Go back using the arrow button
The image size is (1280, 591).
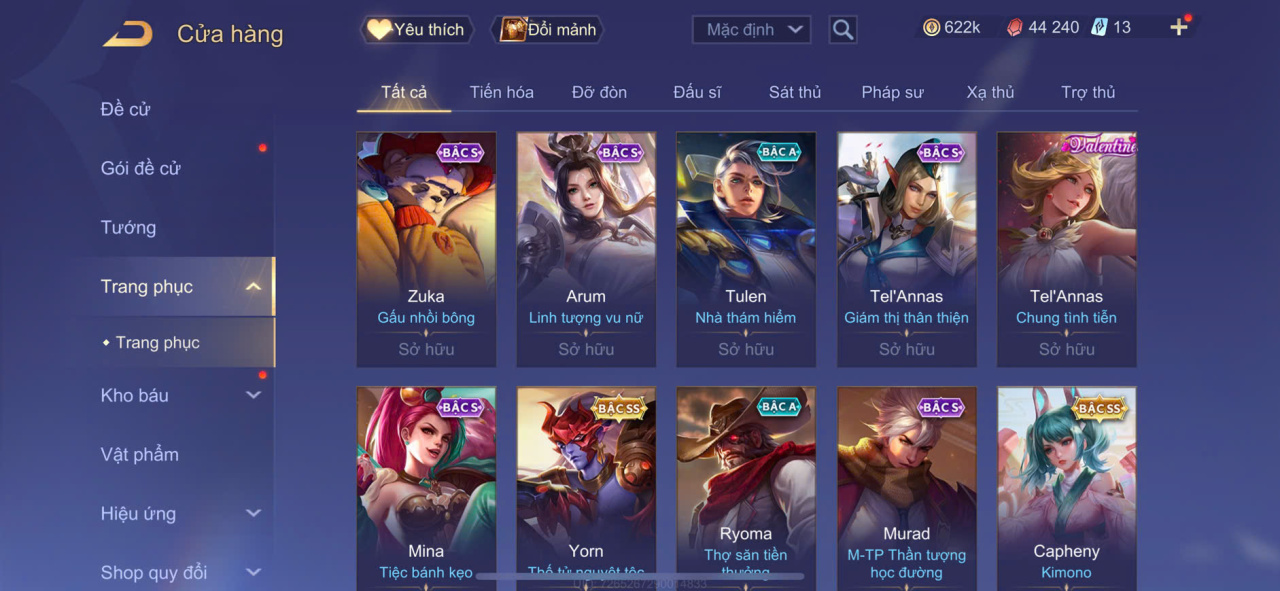click(x=128, y=33)
